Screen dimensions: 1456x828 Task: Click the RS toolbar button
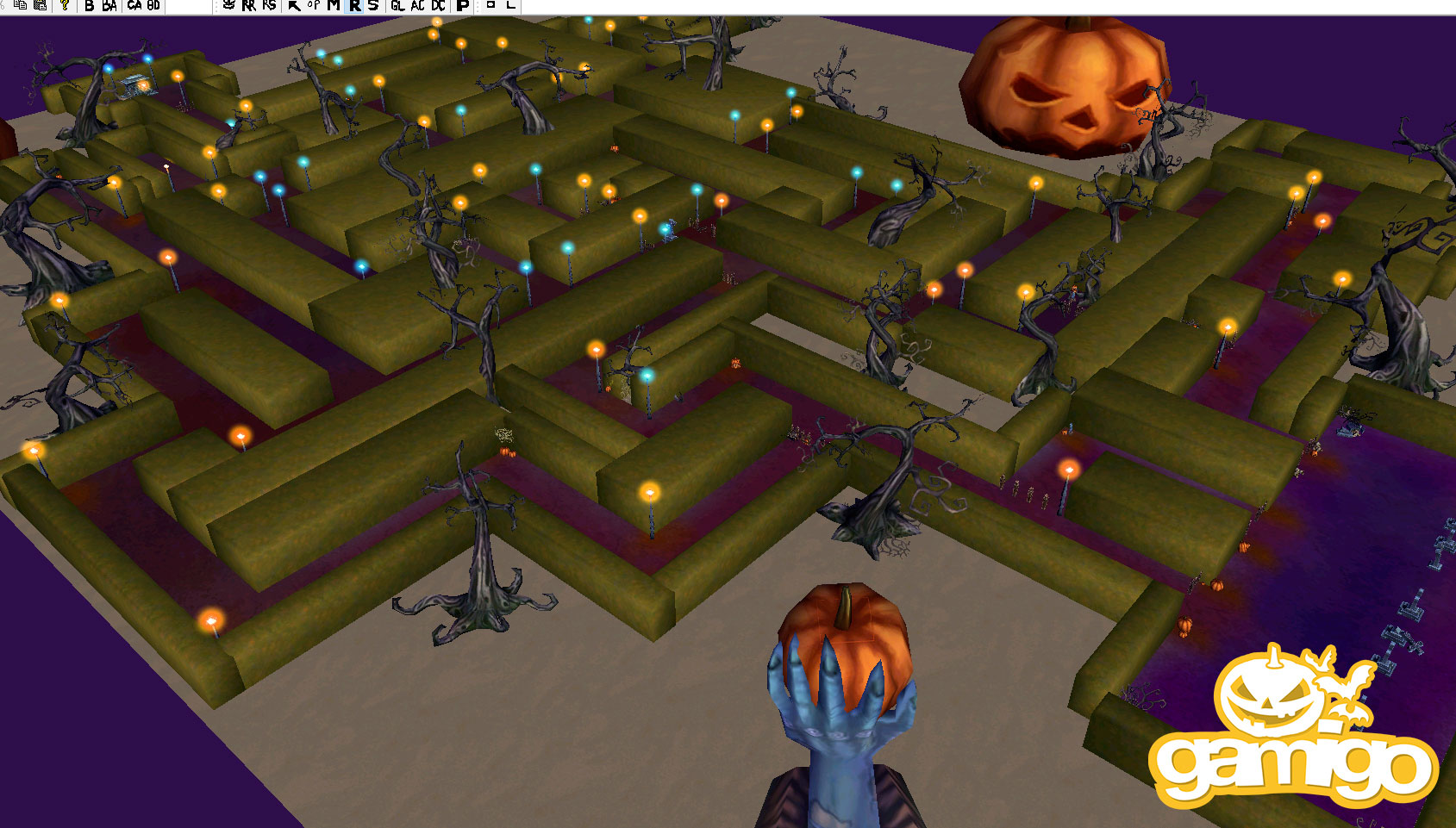[x=270, y=5]
